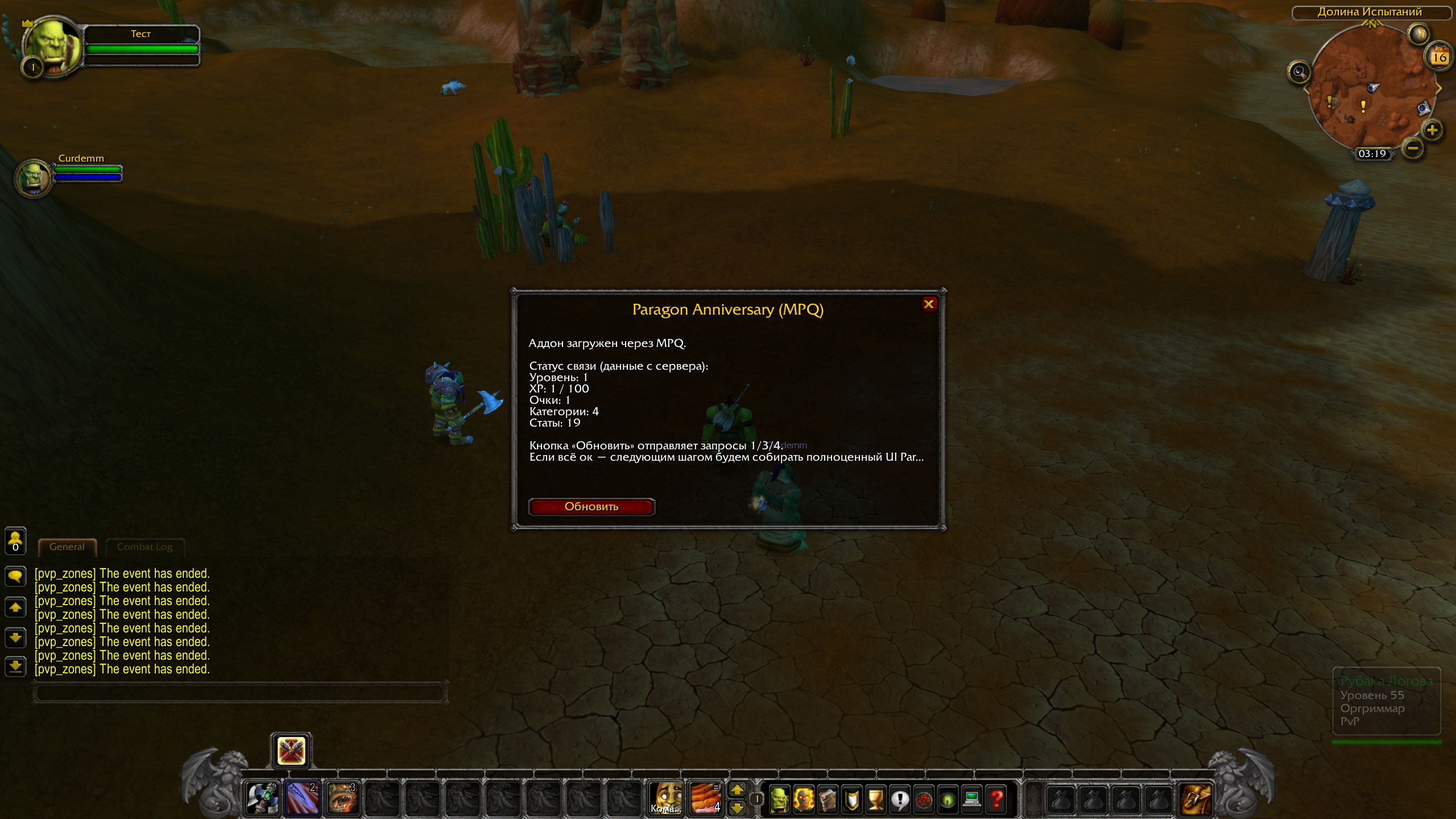Image resolution: width=1456 pixels, height=819 pixels.
Task: Click the chat input box
Action: 239,693
